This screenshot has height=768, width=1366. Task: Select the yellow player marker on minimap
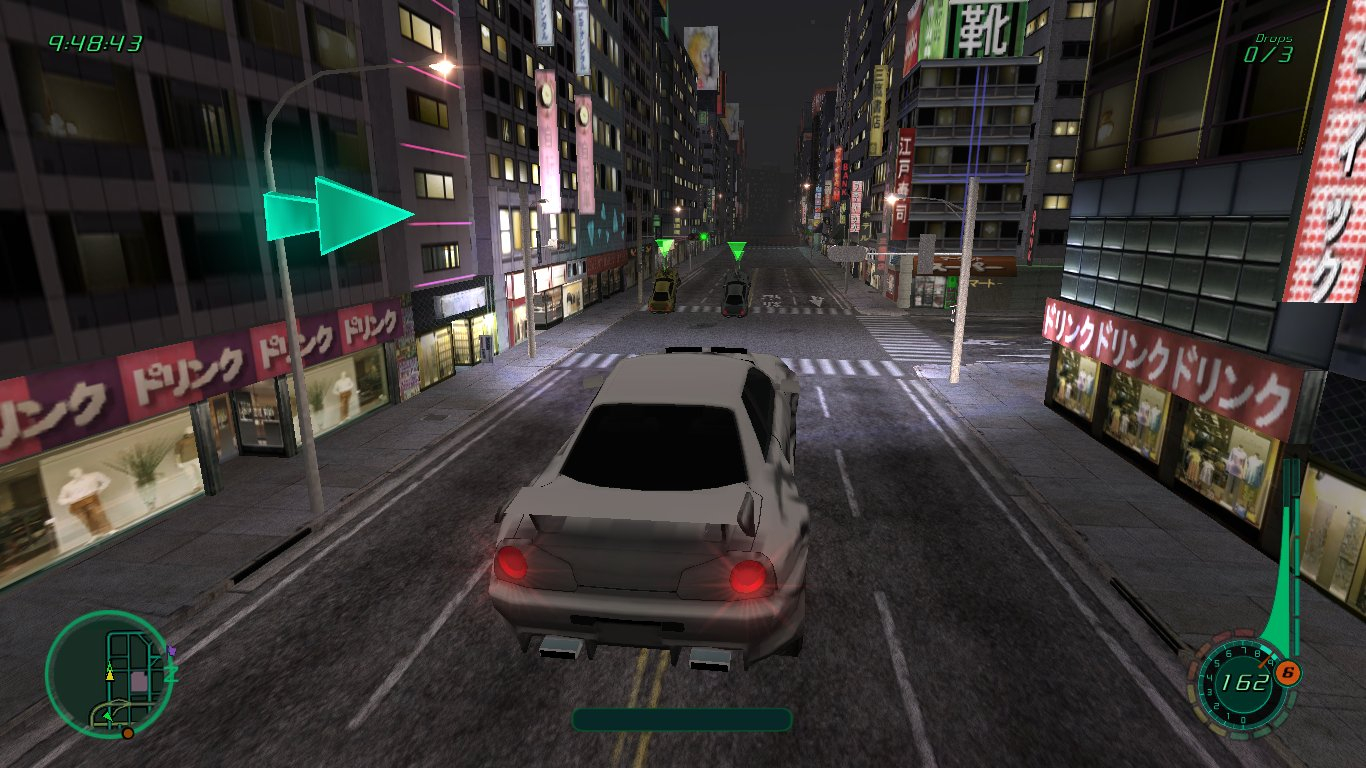[x=110, y=674]
